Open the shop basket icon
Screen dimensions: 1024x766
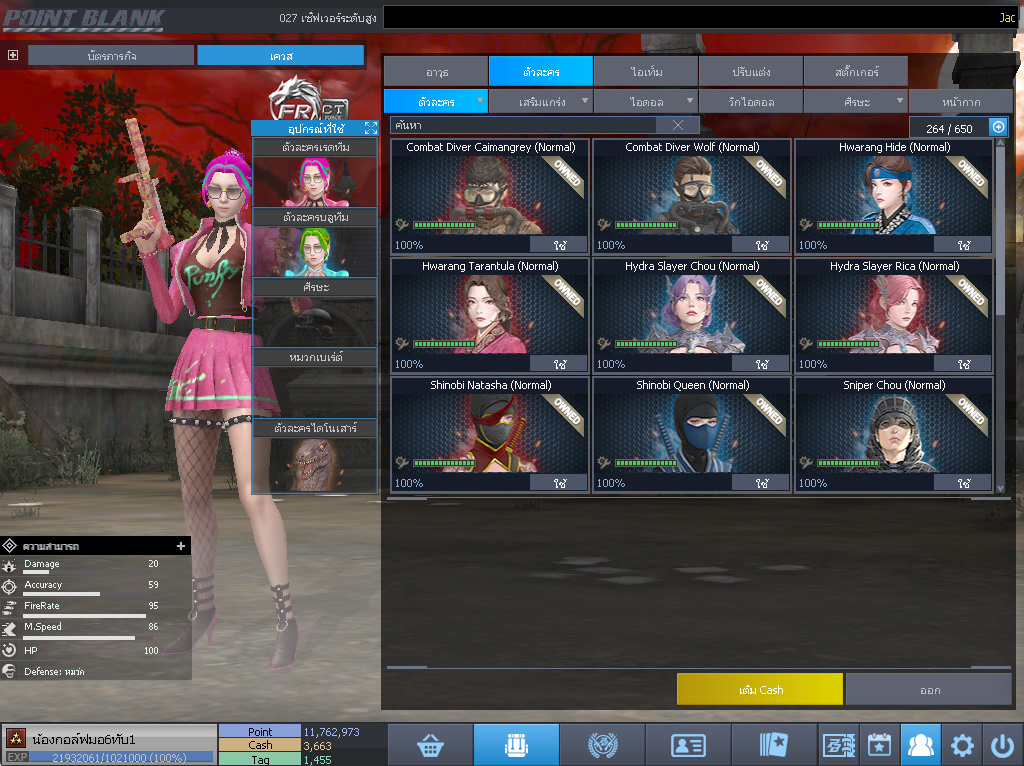click(x=430, y=745)
